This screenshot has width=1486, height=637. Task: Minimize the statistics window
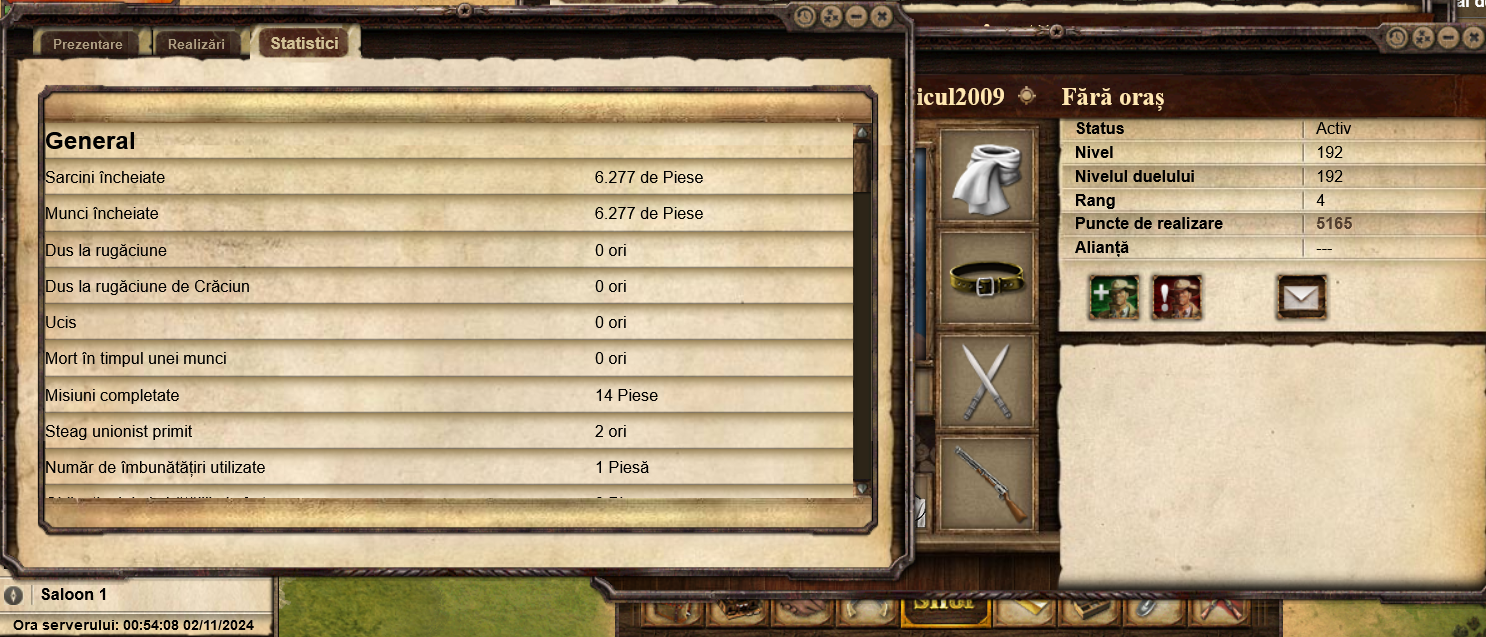coord(856,17)
